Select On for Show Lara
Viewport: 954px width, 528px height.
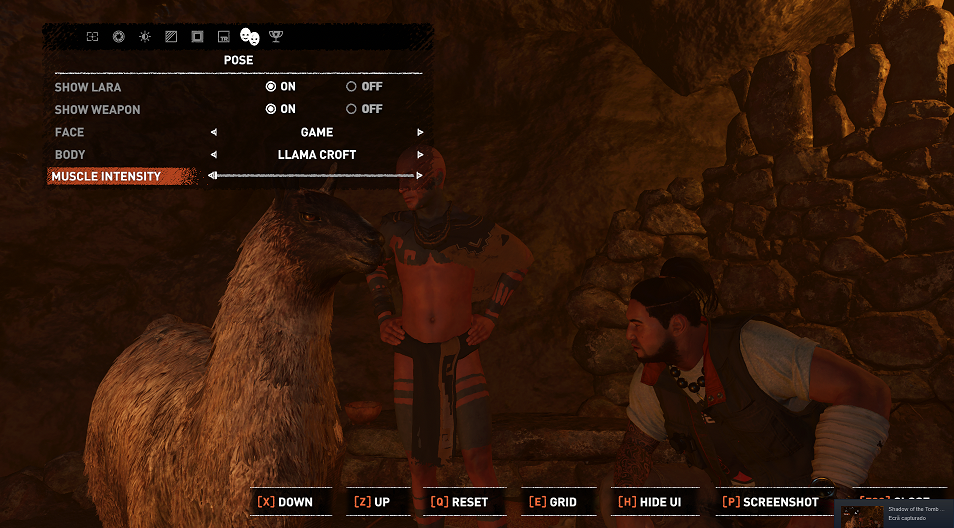click(x=271, y=87)
